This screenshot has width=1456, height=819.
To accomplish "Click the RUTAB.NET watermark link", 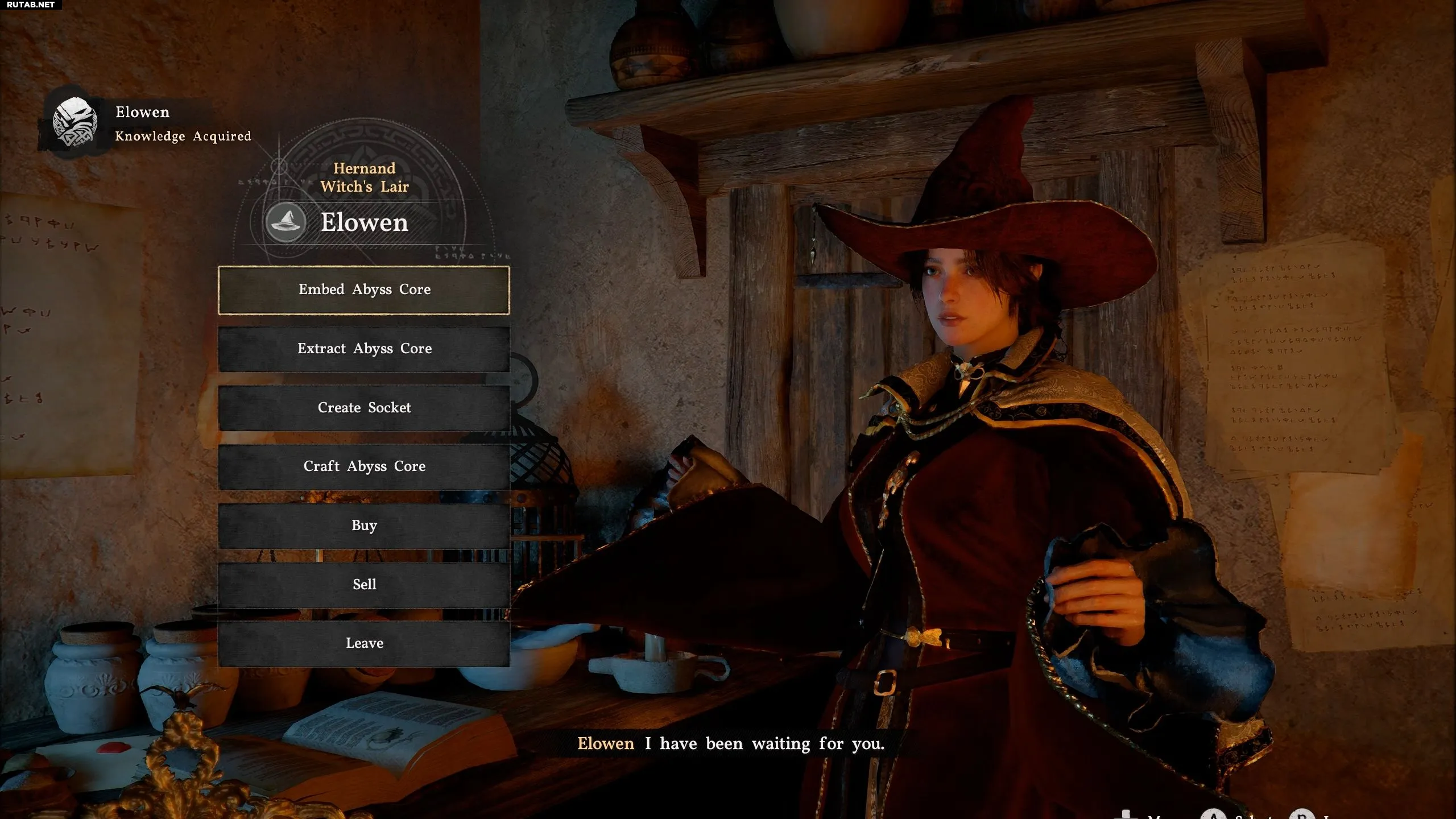I will click(31, 5).
